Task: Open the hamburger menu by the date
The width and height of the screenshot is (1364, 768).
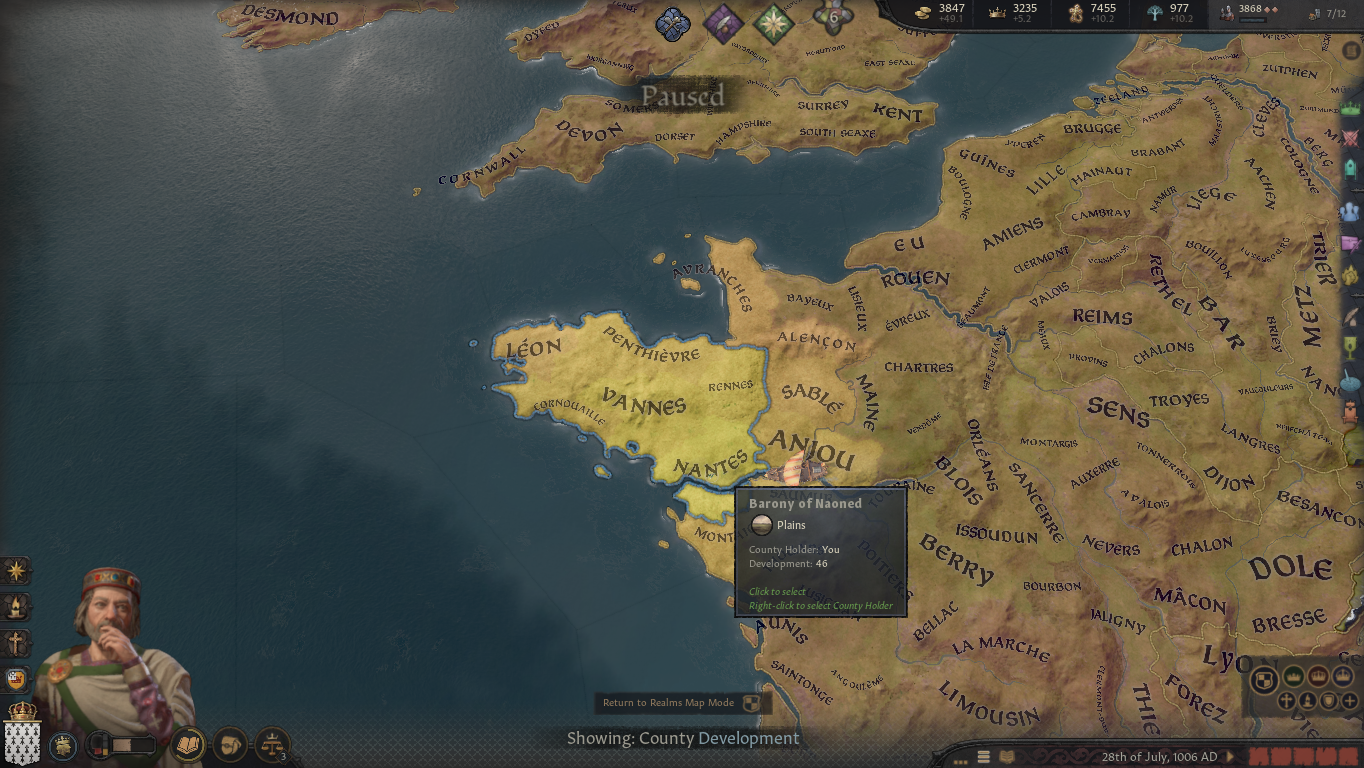Action: 984,757
